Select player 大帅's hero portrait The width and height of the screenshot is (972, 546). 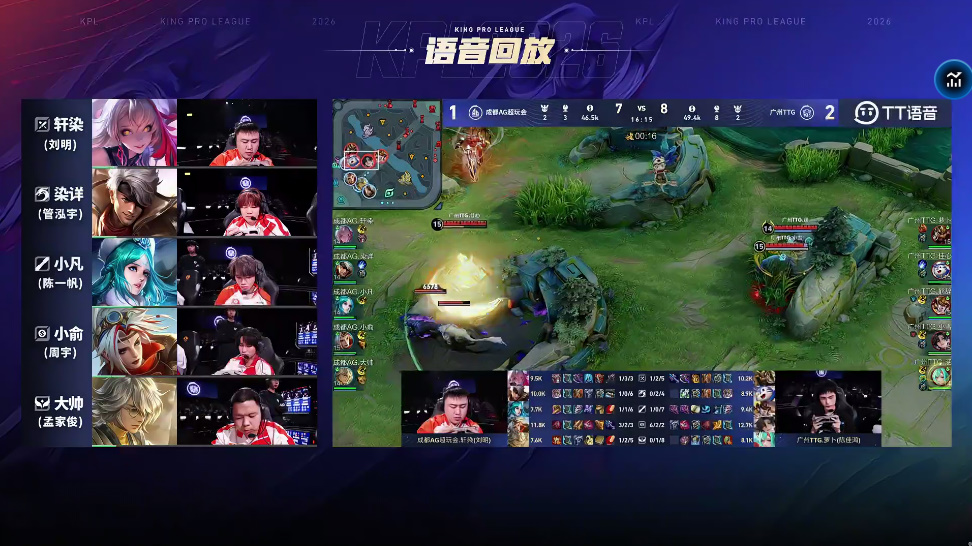(x=134, y=410)
